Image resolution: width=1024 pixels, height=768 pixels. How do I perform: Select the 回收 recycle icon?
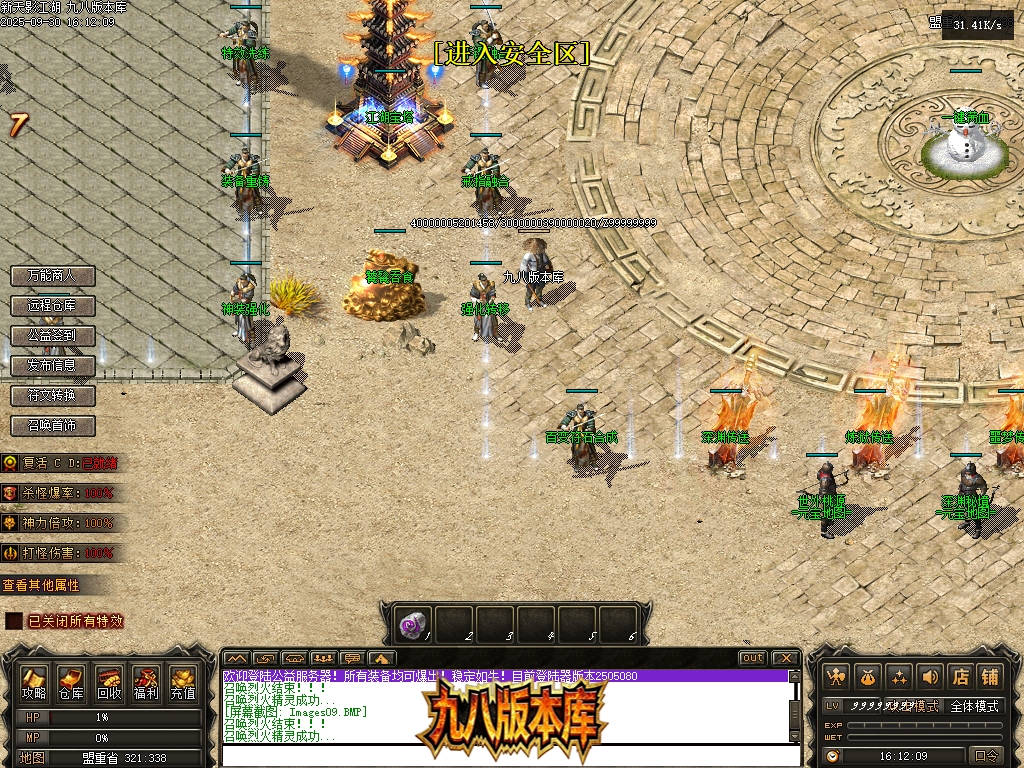tap(108, 683)
